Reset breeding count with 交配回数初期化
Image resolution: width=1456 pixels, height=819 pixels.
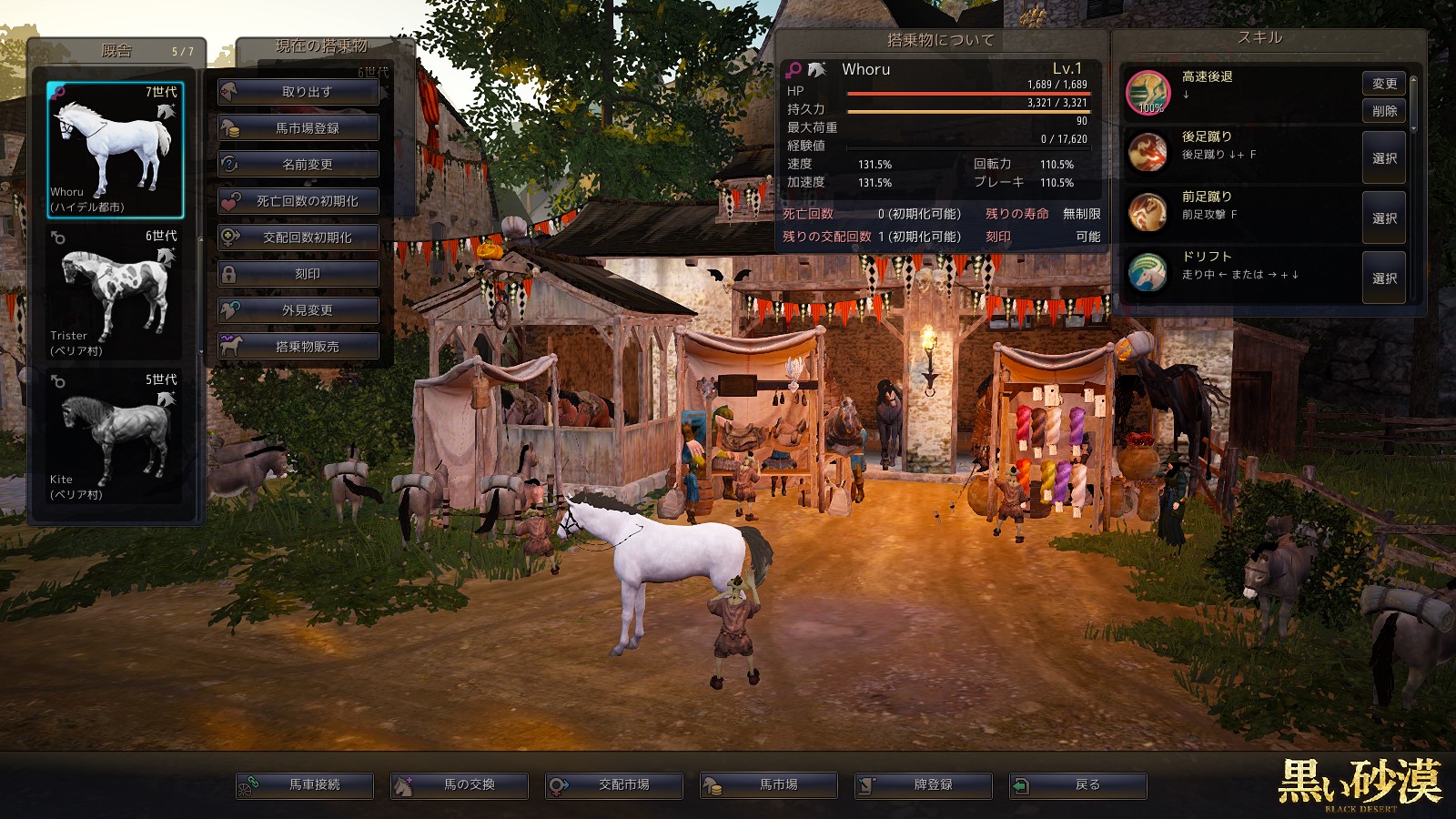[298, 238]
